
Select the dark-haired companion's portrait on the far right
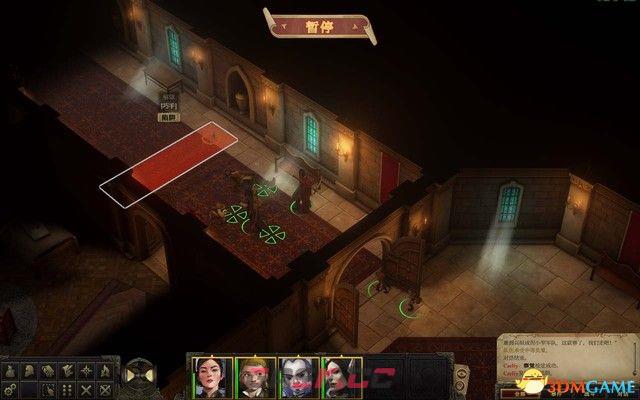point(339,374)
